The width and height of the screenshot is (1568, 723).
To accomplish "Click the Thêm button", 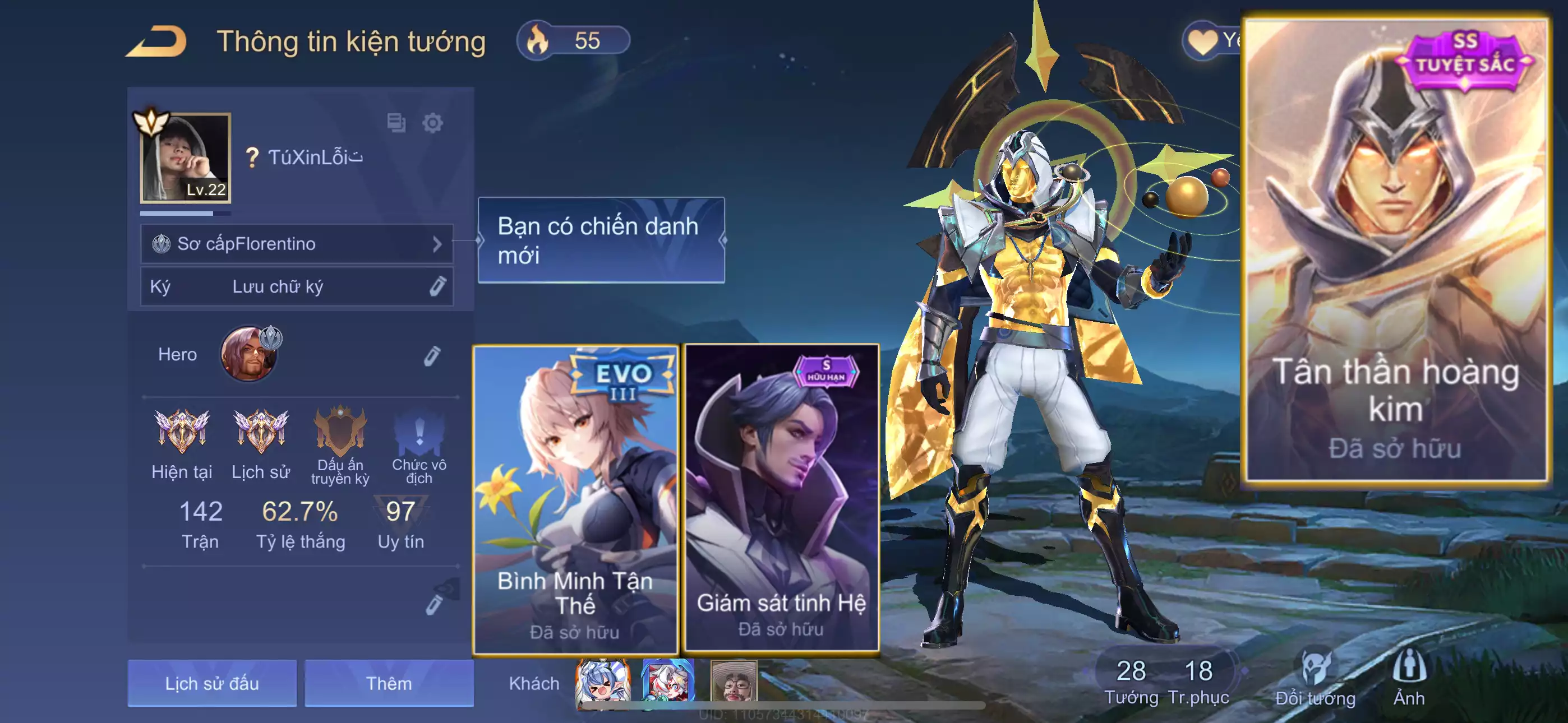I will [389, 683].
